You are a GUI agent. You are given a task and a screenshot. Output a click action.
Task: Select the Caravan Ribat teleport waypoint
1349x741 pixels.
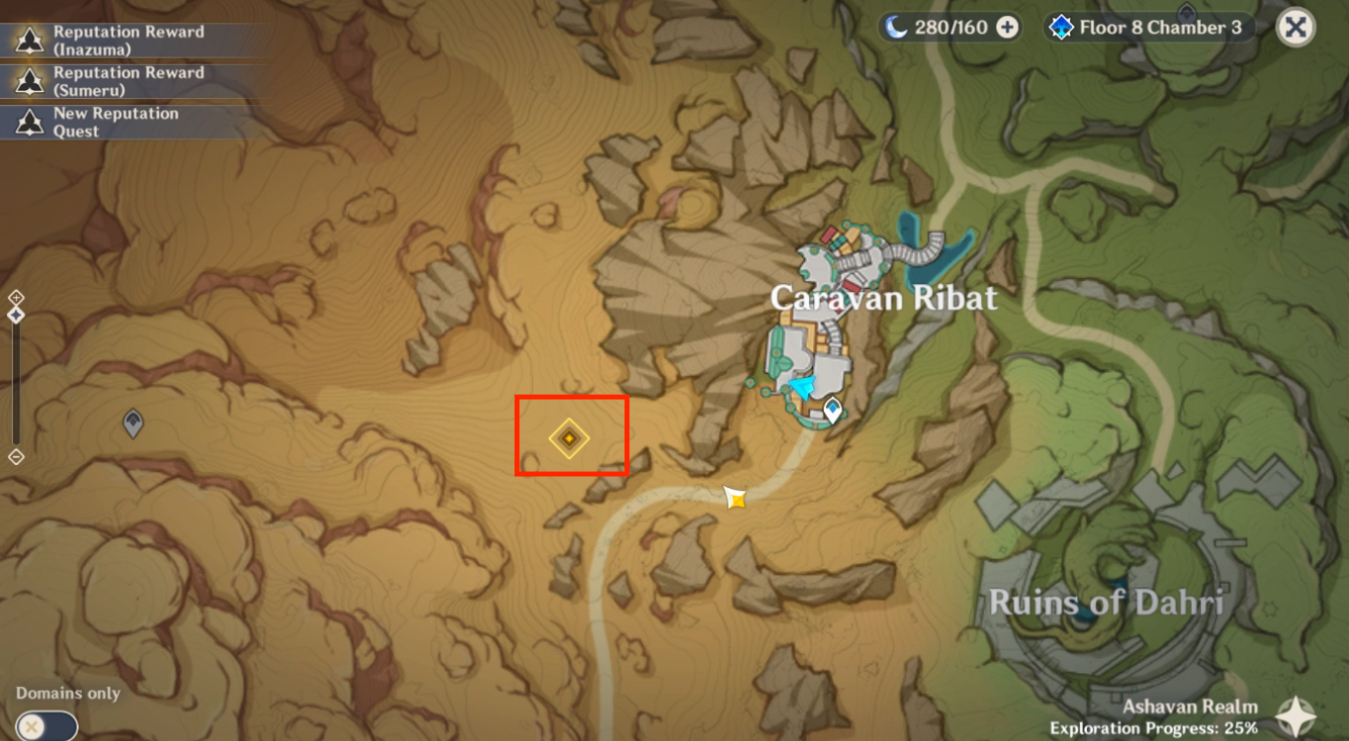(832, 408)
